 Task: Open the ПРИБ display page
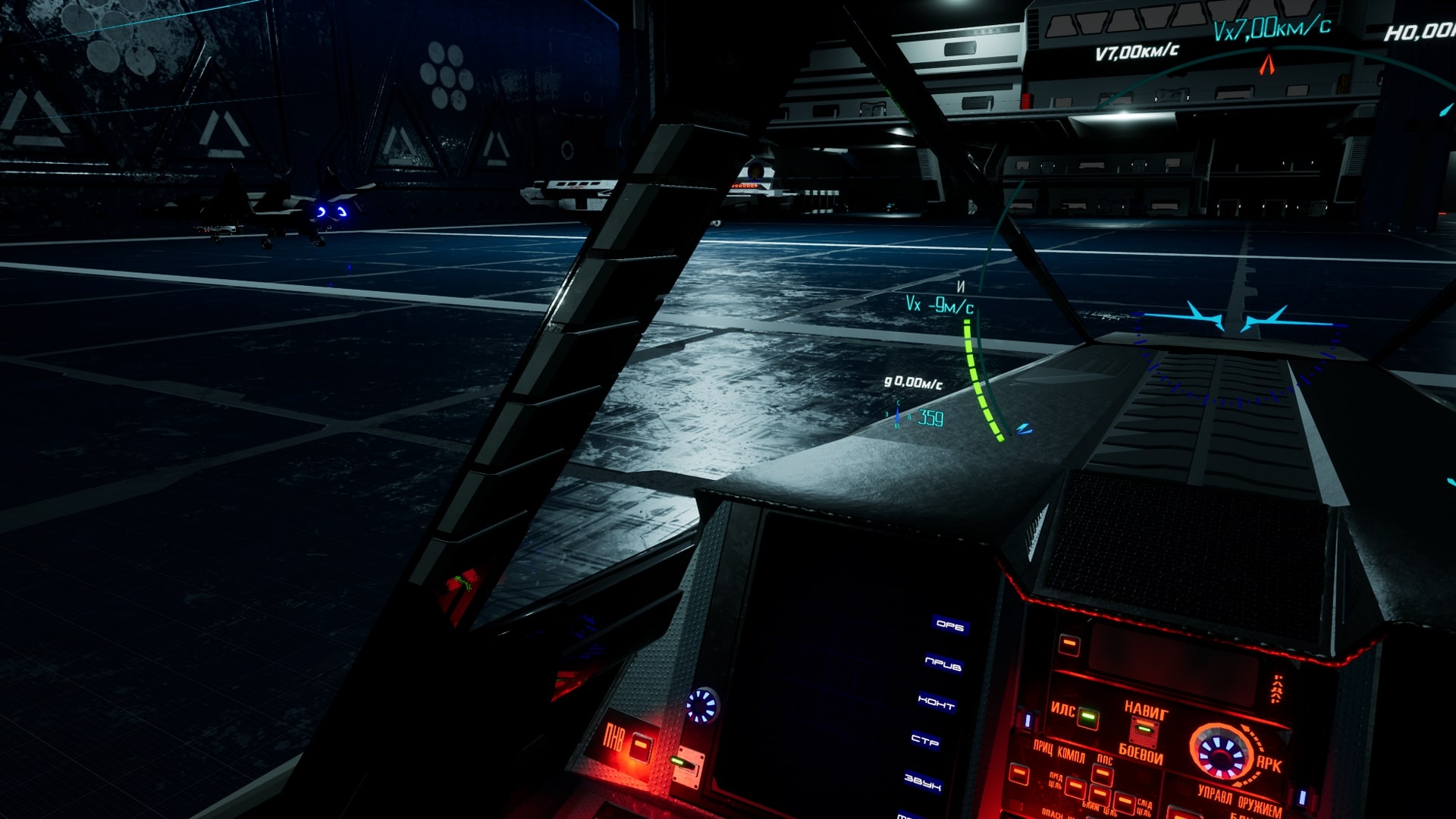pos(943,664)
